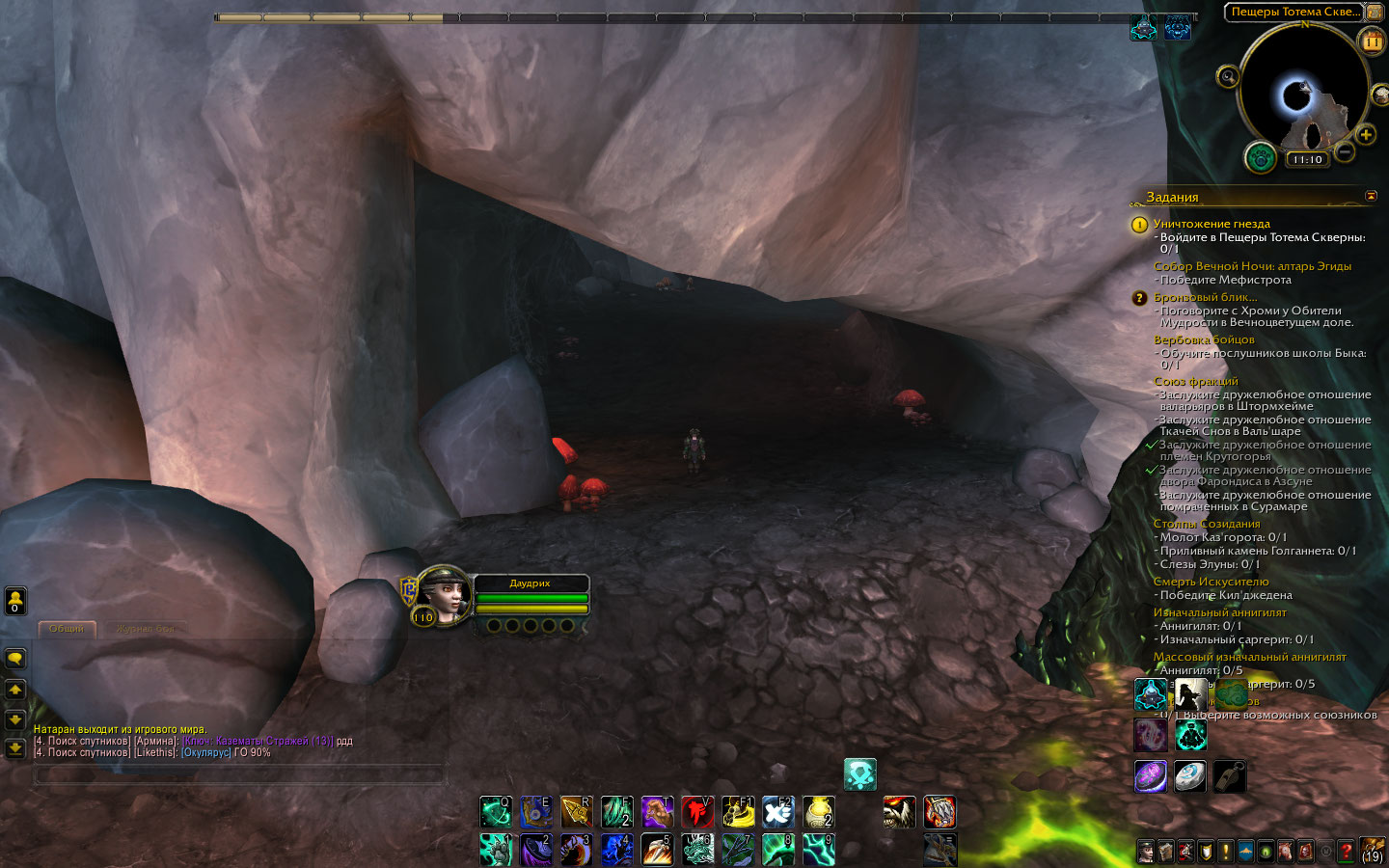Open the green paw class hall button
Viewport: 1389px width, 868px height.
pos(1261,157)
